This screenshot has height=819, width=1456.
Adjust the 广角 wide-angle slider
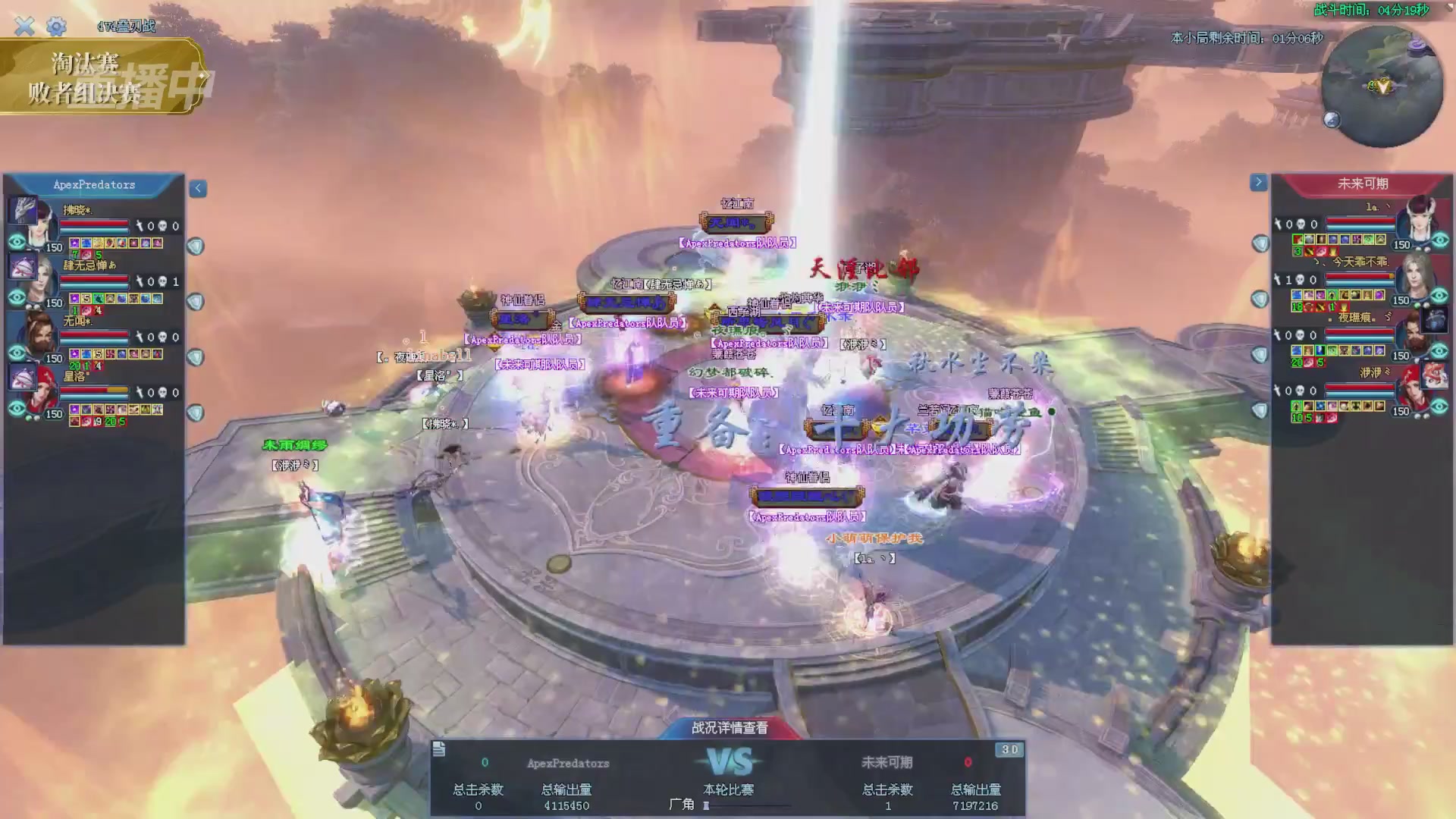pos(707,805)
